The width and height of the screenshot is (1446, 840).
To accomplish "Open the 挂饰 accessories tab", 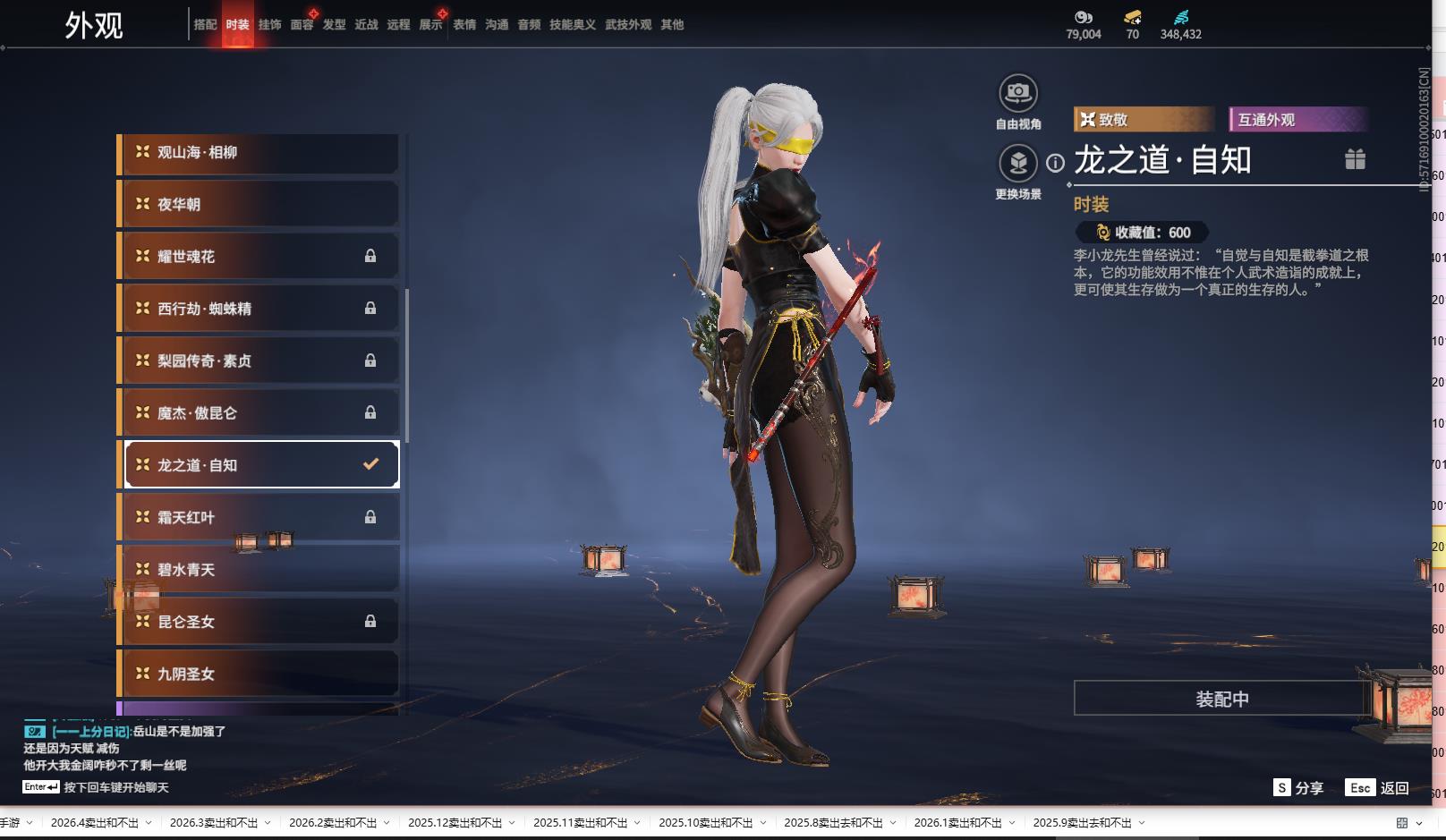I will (x=269, y=25).
